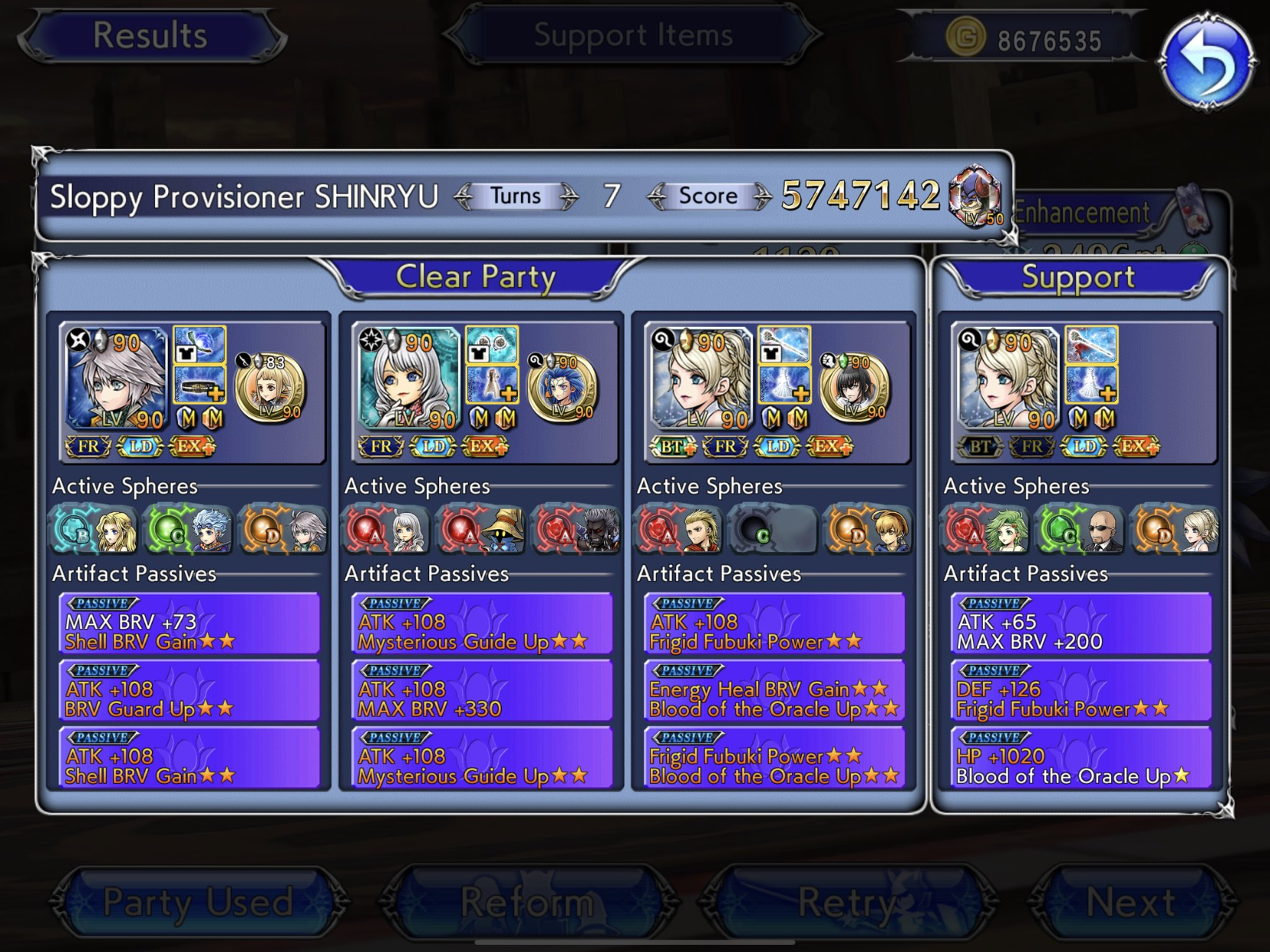Image resolution: width=1270 pixels, height=952 pixels.
Task: Inspect the empty grey C sphere slot
Action: coord(773,529)
